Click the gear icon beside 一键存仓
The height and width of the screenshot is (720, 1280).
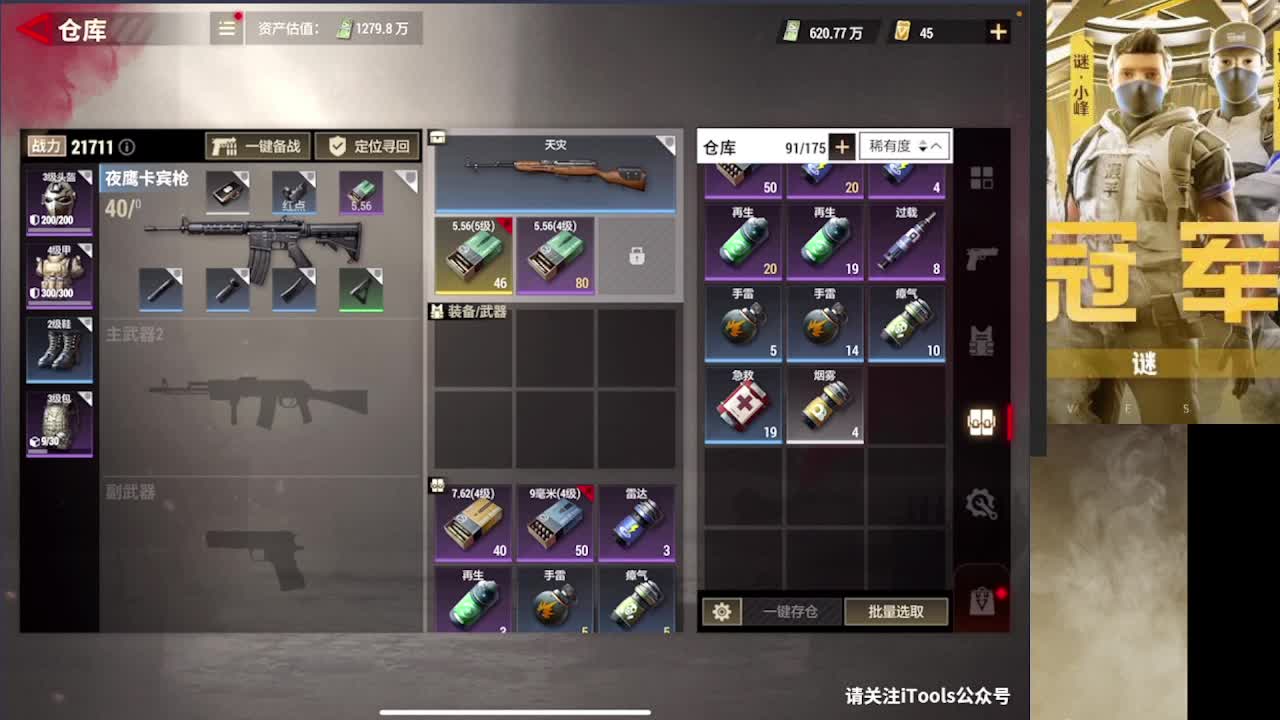click(x=723, y=611)
